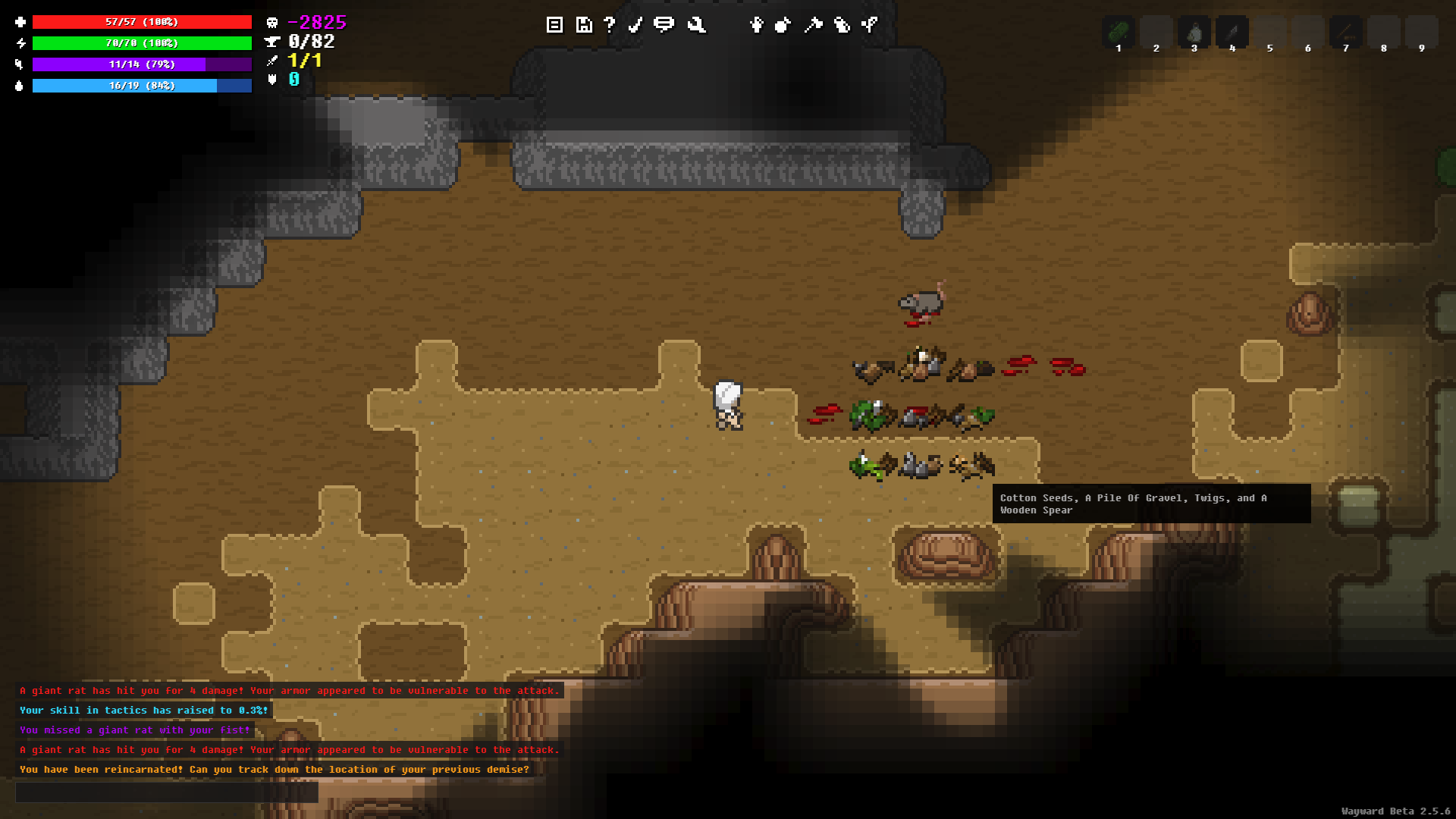Open the main menu list icon
The image size is (1456, 819).
(x=554, y=25)
